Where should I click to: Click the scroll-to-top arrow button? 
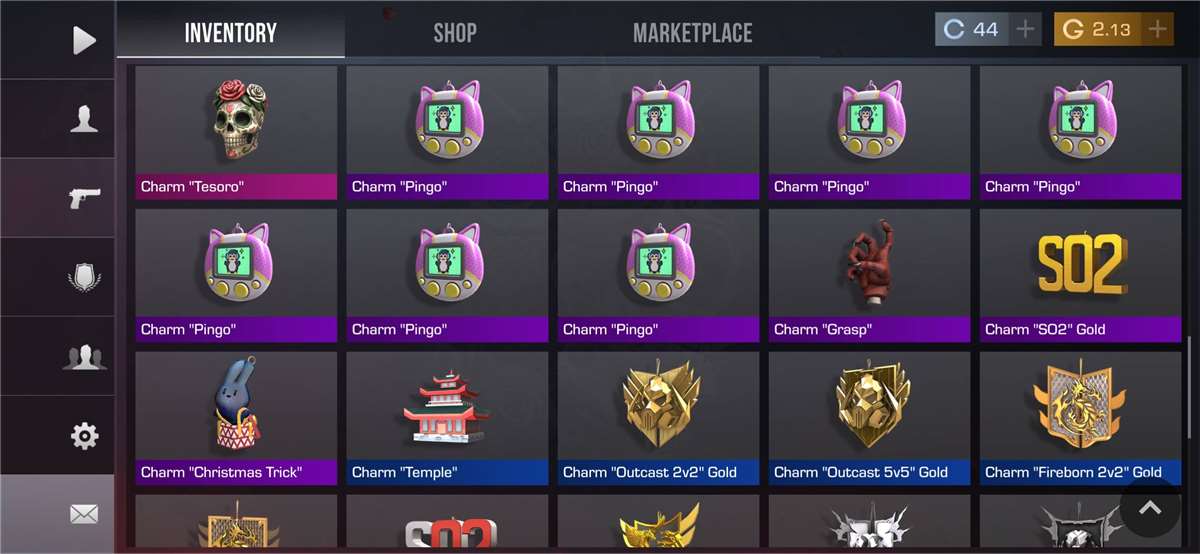coord(1150,508)
